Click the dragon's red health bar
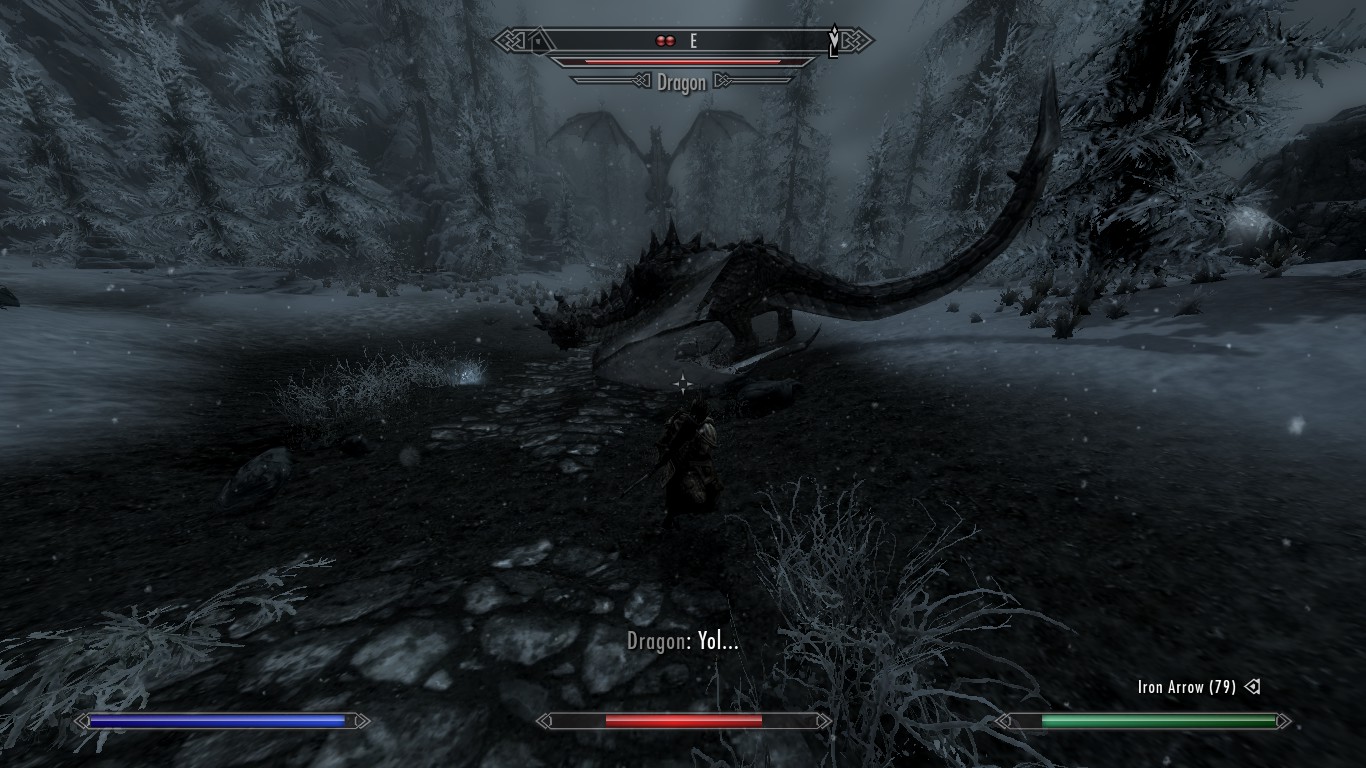The width and height of the screenshot is (1366, 768). (683, 62)
